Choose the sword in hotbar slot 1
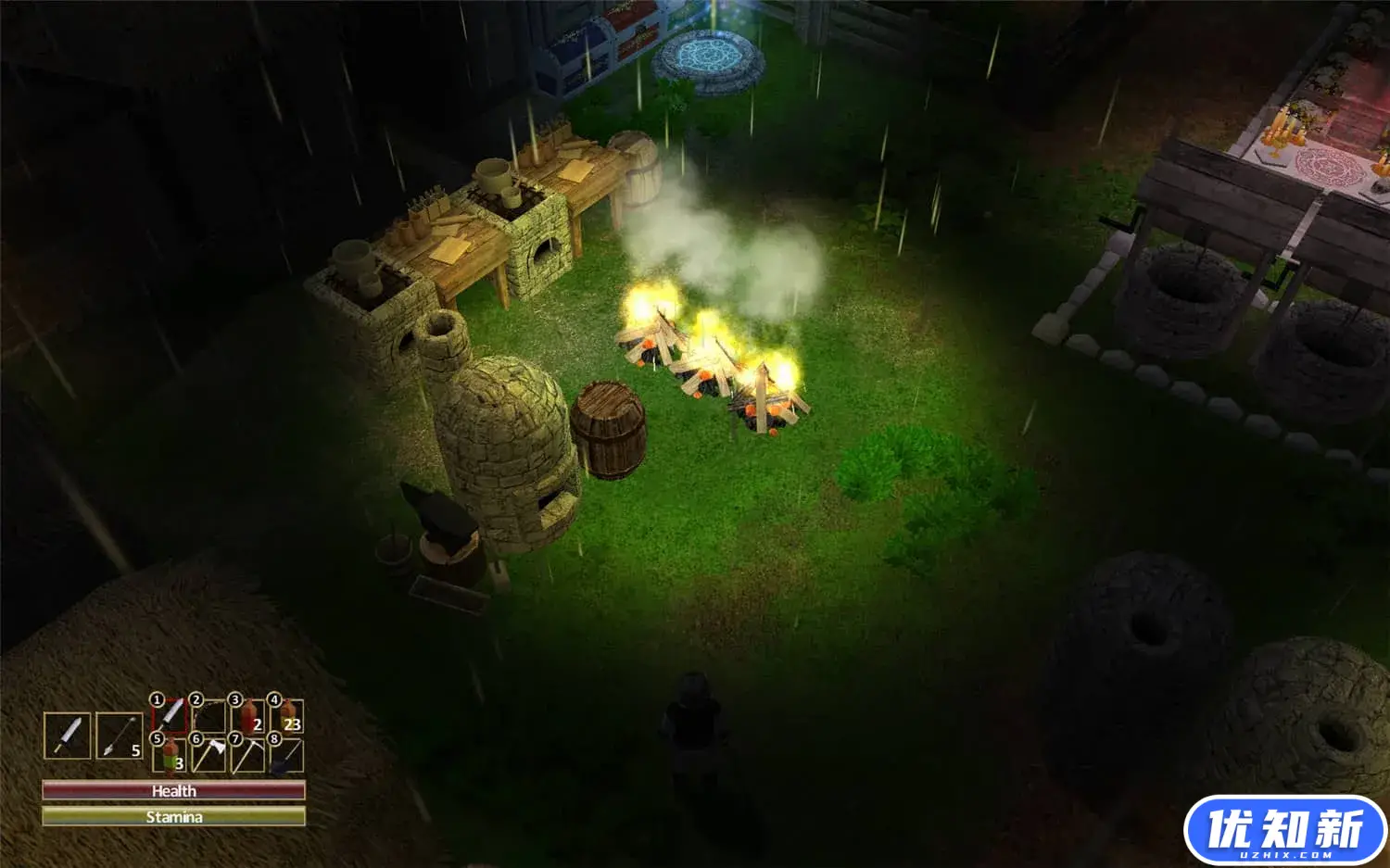 [x=171, y=715]
